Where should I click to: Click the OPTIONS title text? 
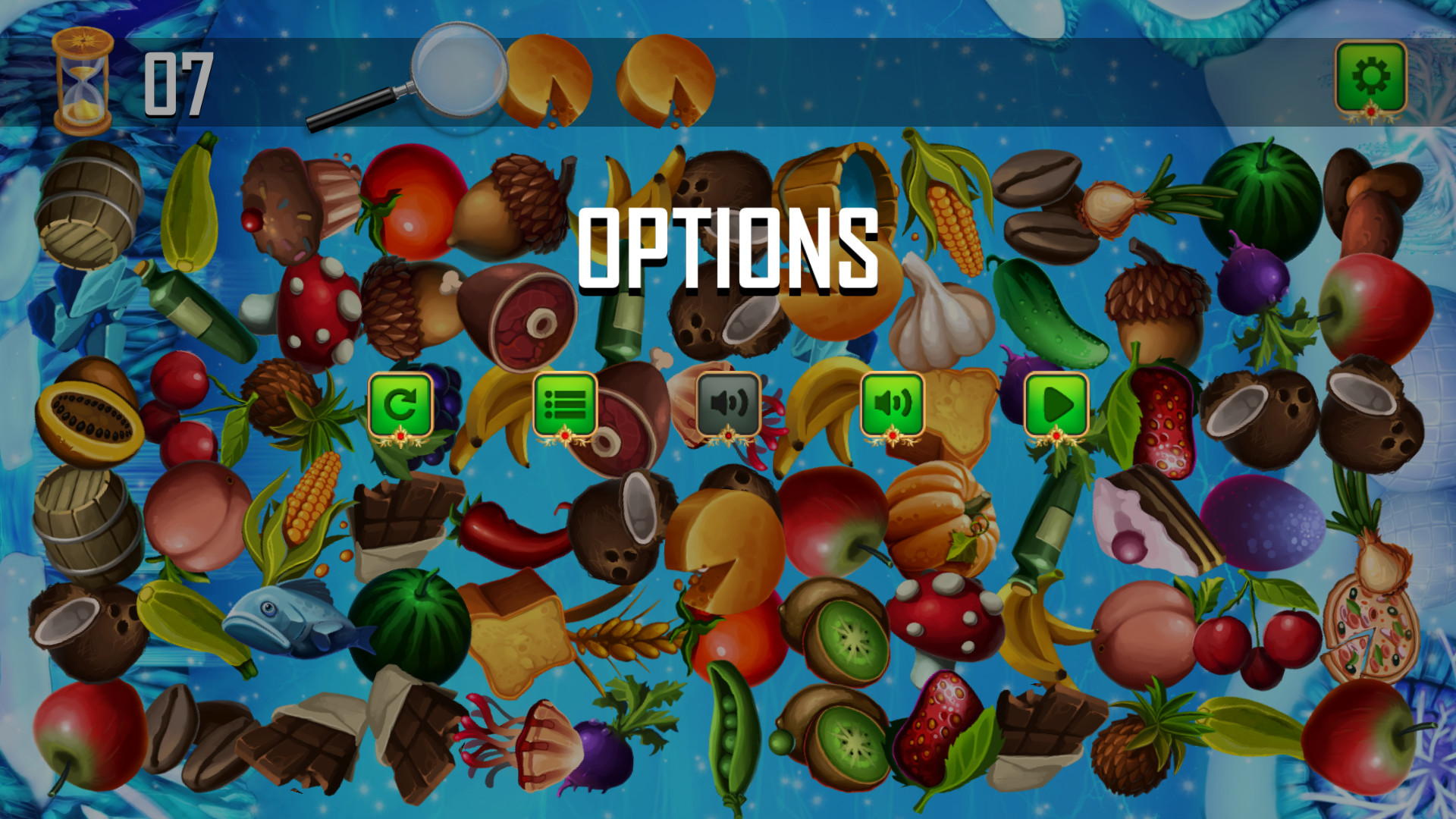point(728,250)
